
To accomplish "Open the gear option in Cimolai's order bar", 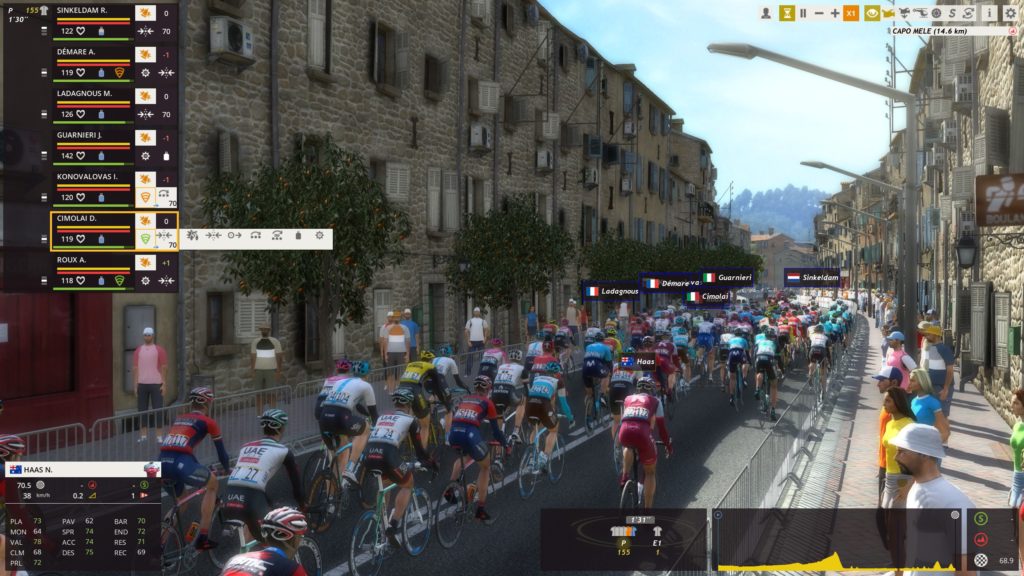I will (319, 236).
